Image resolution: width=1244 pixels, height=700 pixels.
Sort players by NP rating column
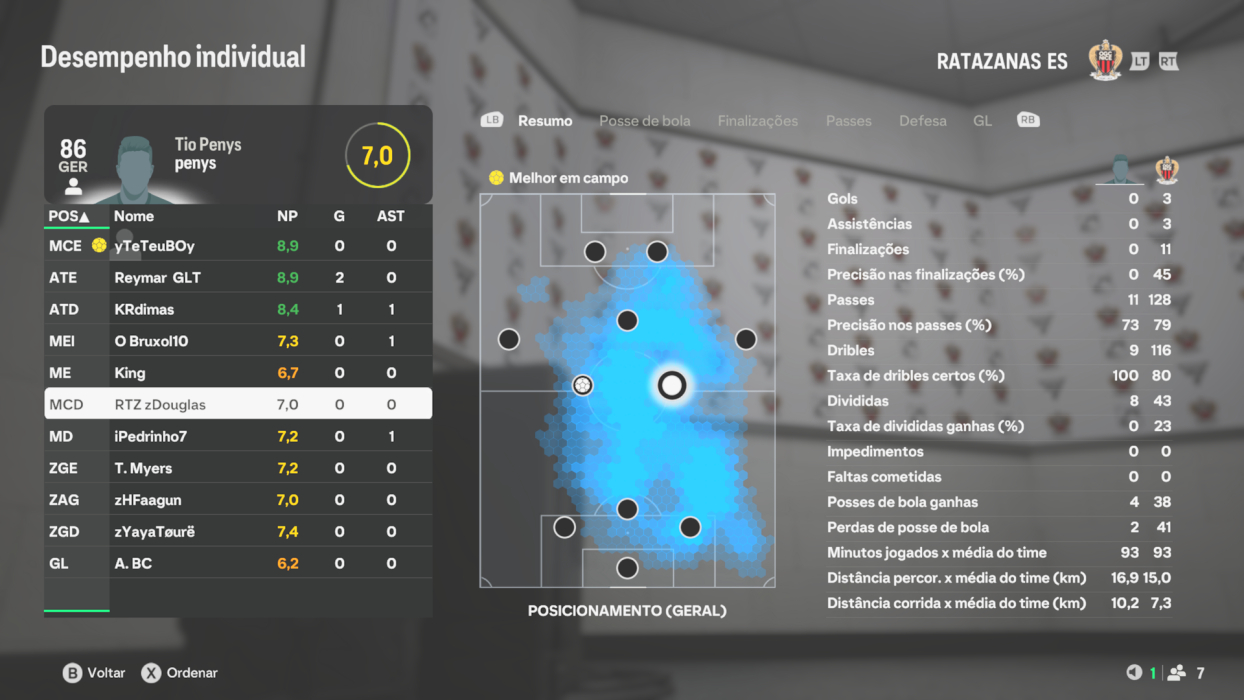[287, 216]
